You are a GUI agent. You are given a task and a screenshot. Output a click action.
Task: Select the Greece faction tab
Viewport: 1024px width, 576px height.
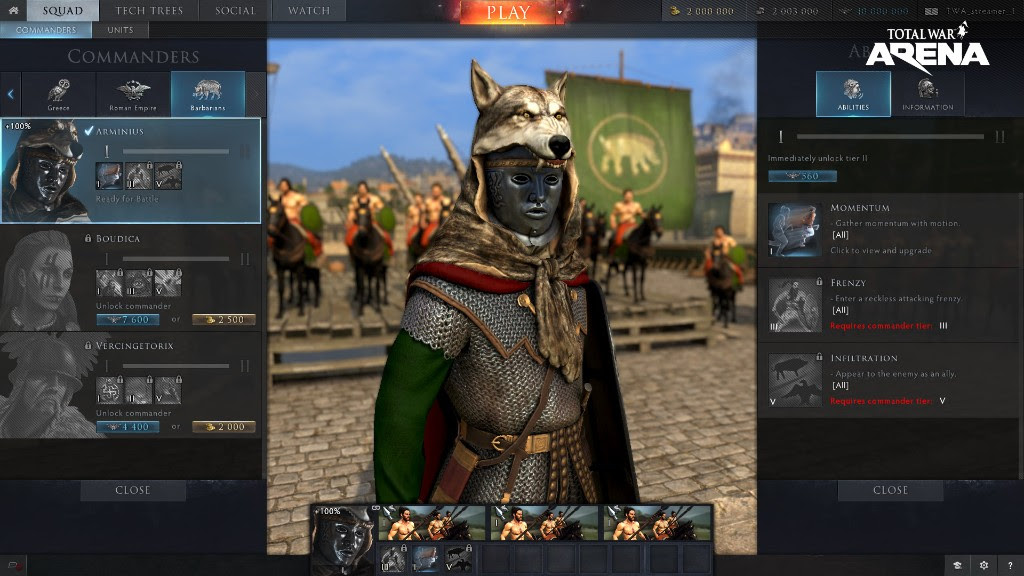coord(59,94)
